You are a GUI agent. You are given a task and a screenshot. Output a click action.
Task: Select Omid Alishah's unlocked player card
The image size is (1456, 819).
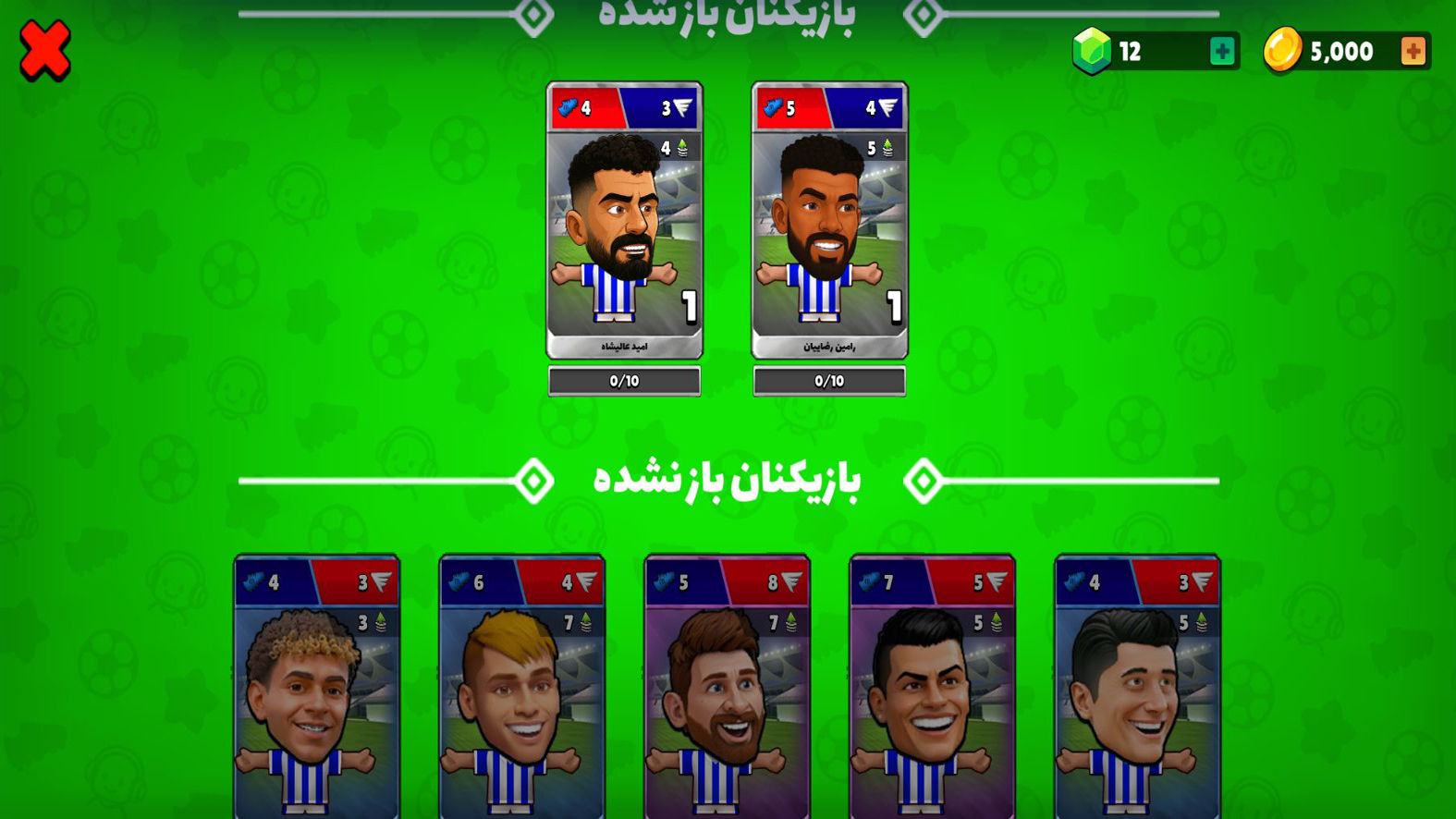point(624,222)
